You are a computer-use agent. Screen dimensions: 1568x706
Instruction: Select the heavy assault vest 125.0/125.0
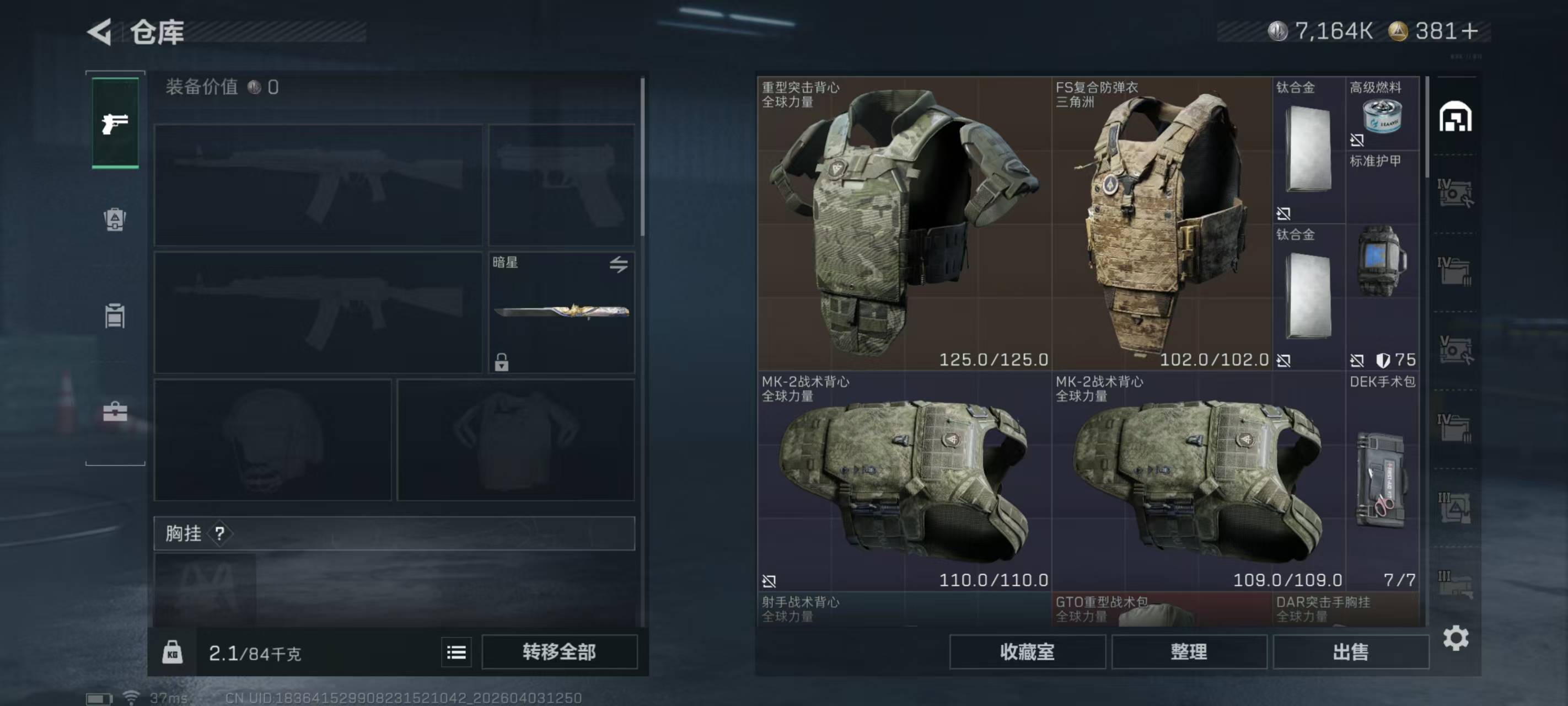point(904,222)
